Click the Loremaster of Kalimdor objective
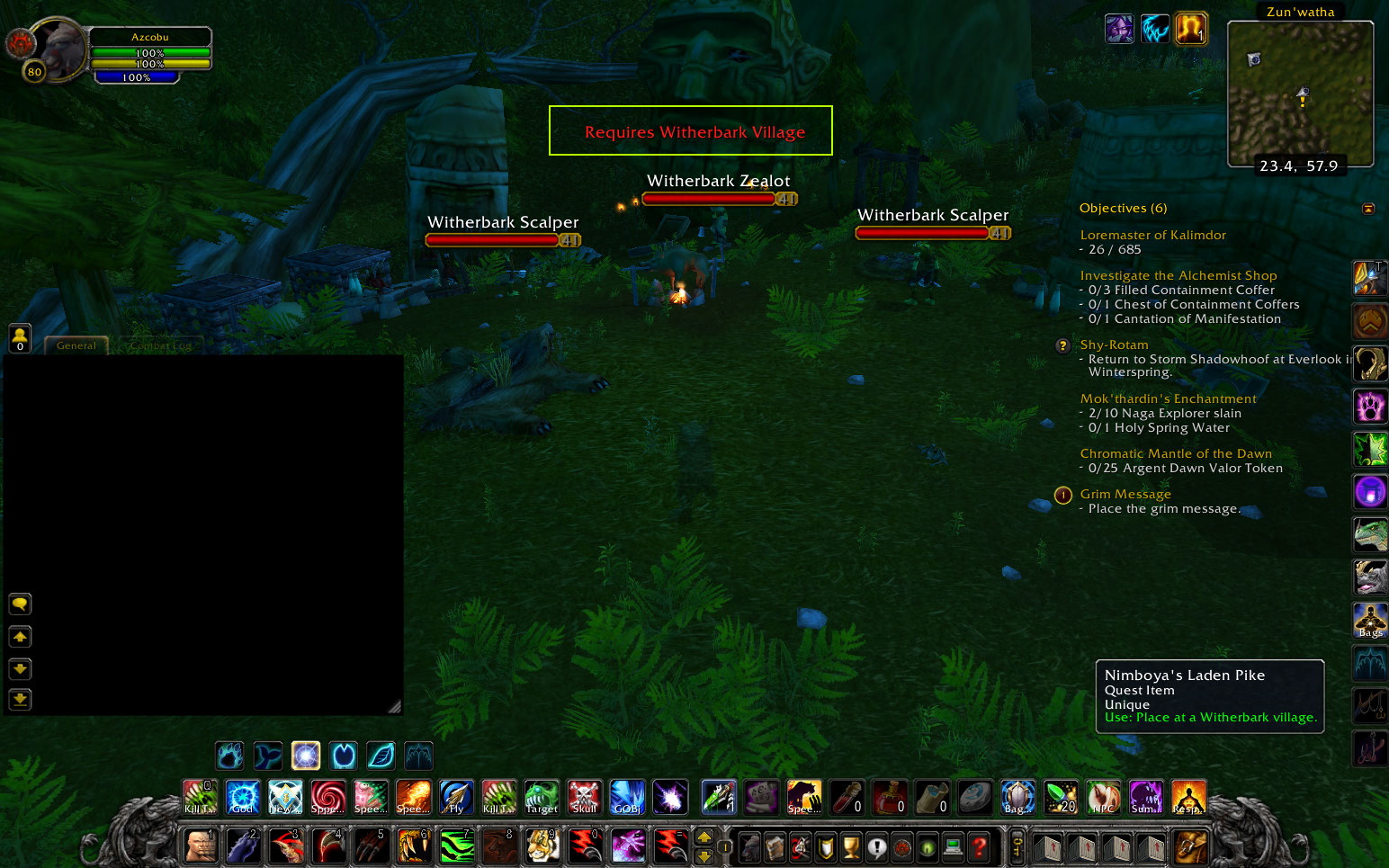Viewport: 1389px width, 868px height. coord(1153,235)
